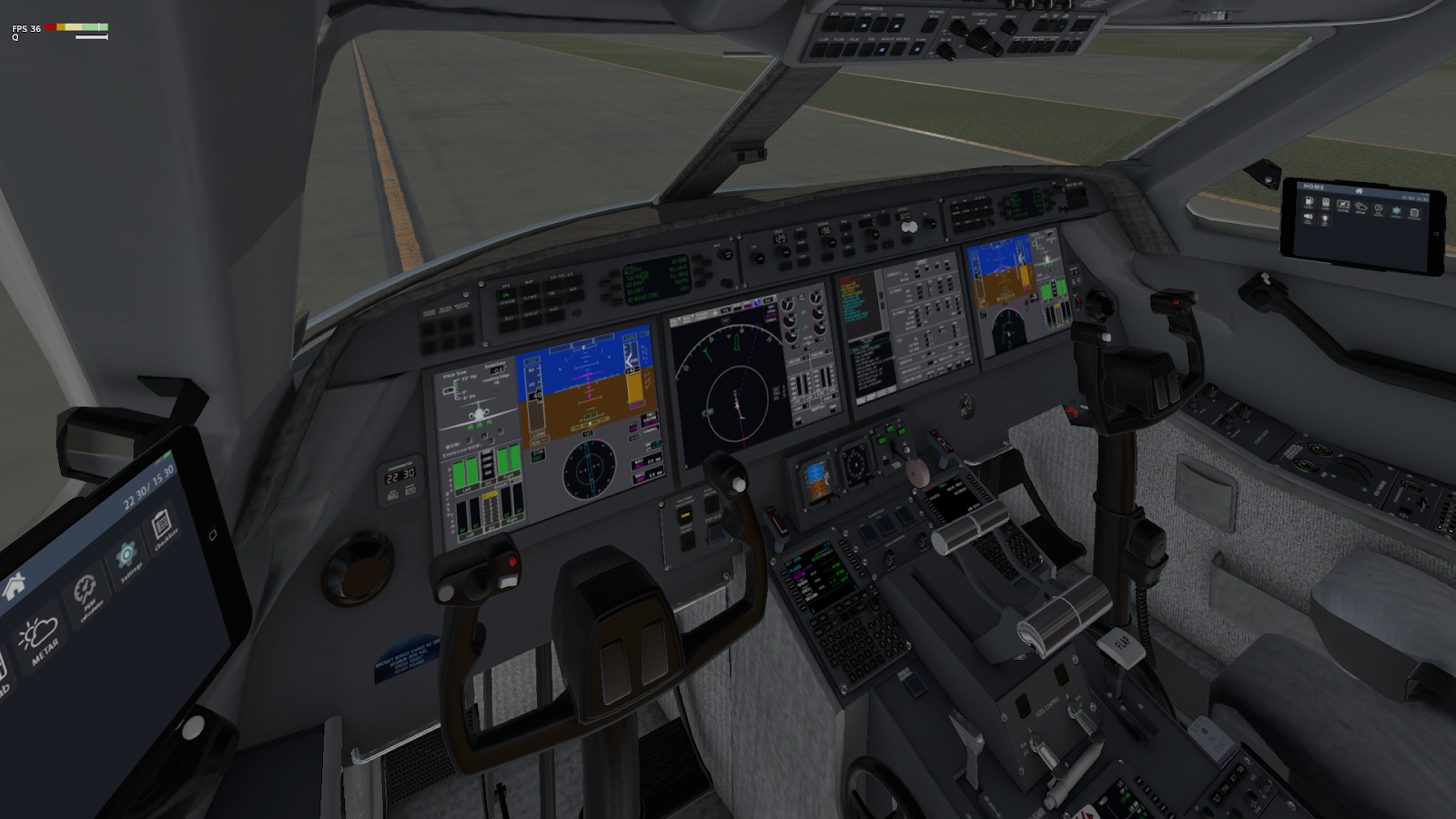Launch AviTab from the right tablet HOME screen
Image resolution: width=1456 pixels, height=819 pixels.
tap(1343, 206)
